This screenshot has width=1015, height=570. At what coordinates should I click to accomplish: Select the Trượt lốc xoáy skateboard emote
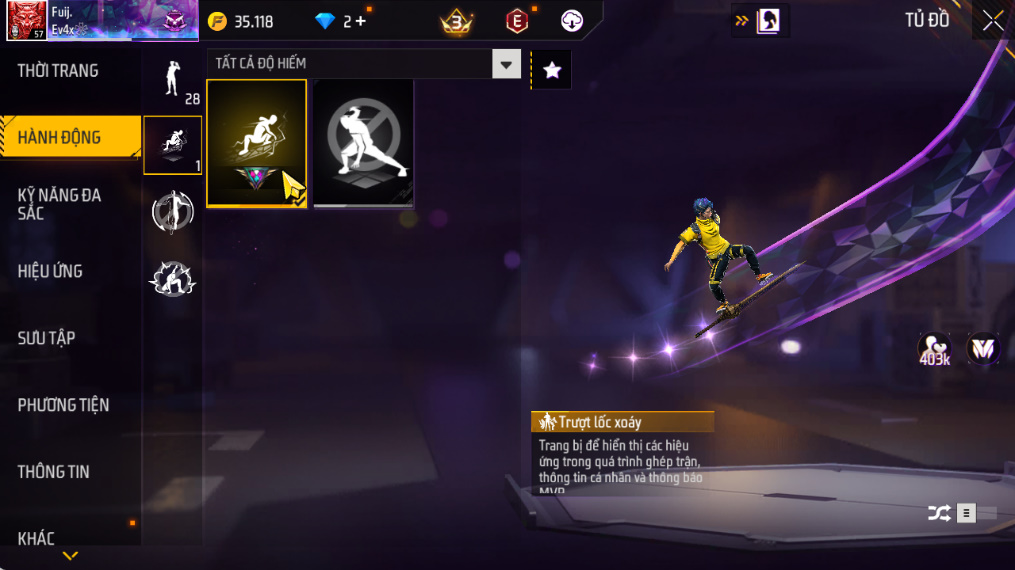click(257, 143)
